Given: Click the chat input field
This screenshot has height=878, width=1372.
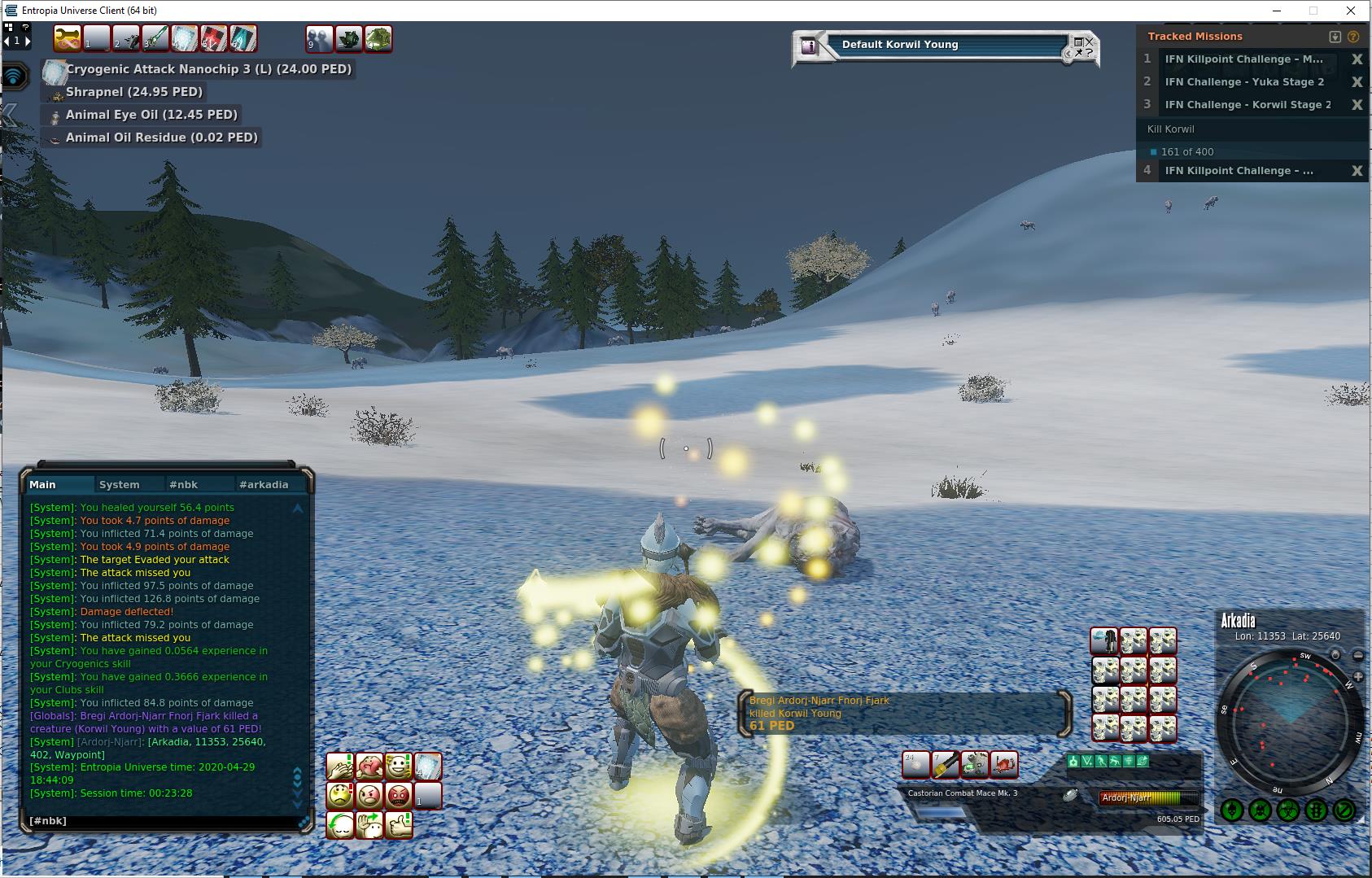Looking at the screenshot, I should click(163, 821).
